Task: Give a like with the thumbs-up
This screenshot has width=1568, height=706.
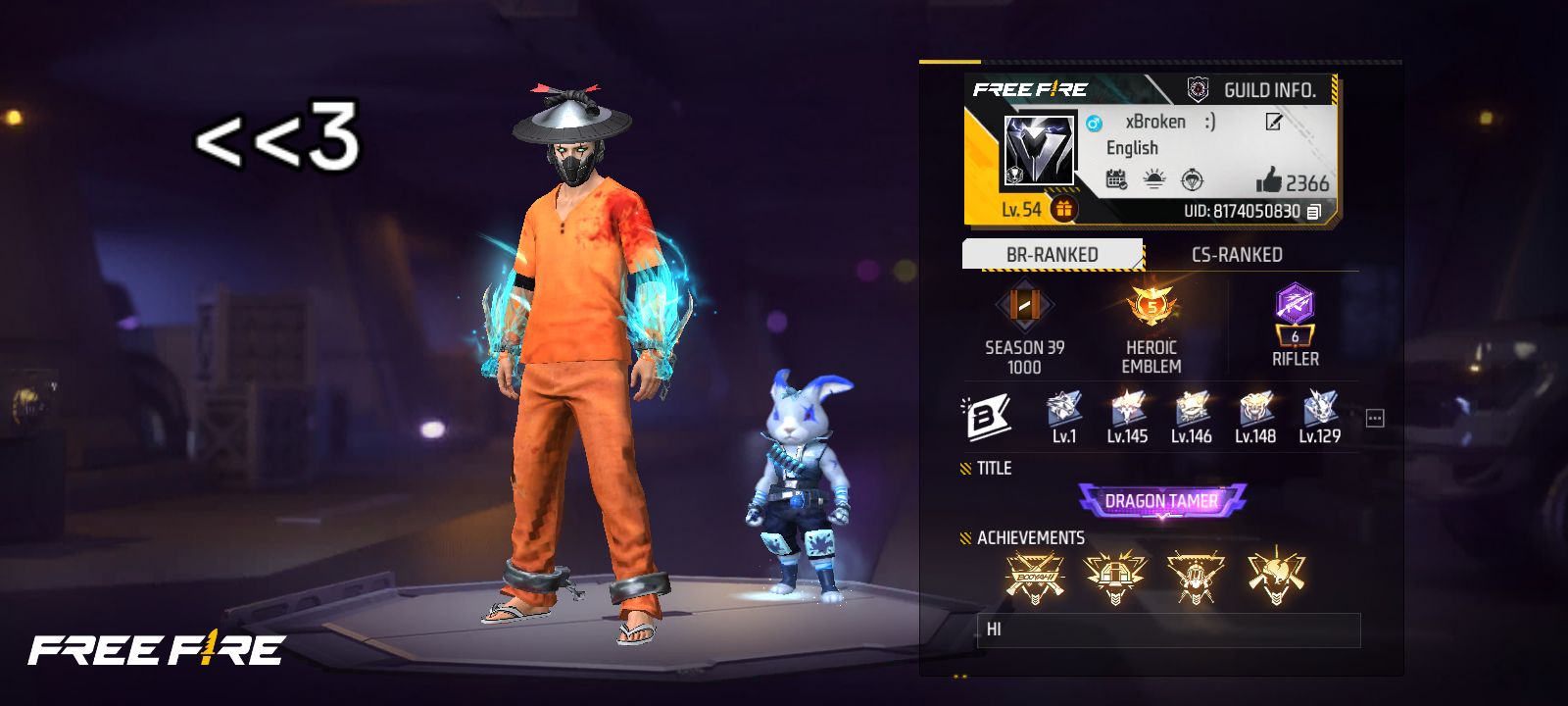Action: point(1269,179)
